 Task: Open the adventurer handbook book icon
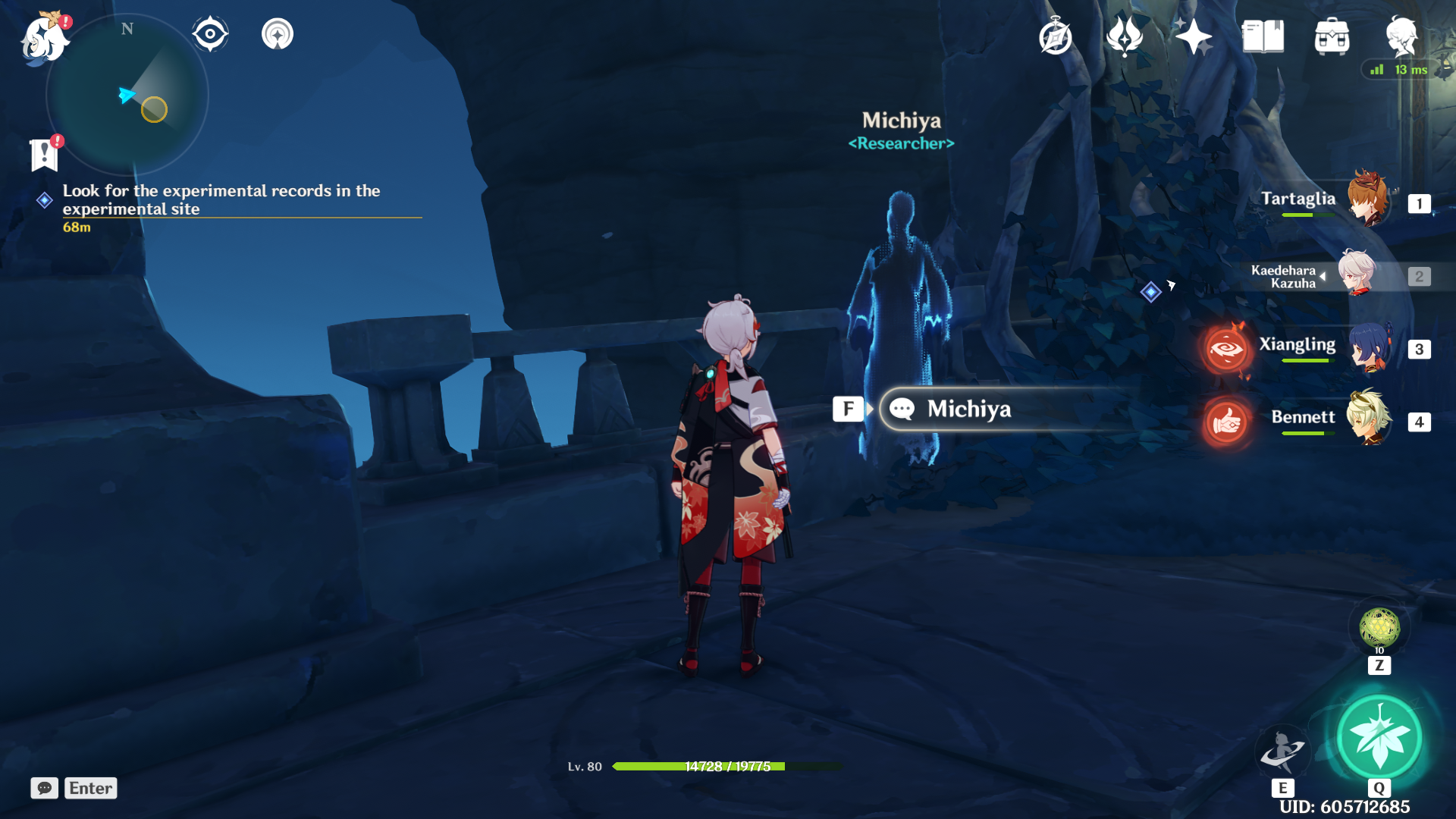point(1263,36)
